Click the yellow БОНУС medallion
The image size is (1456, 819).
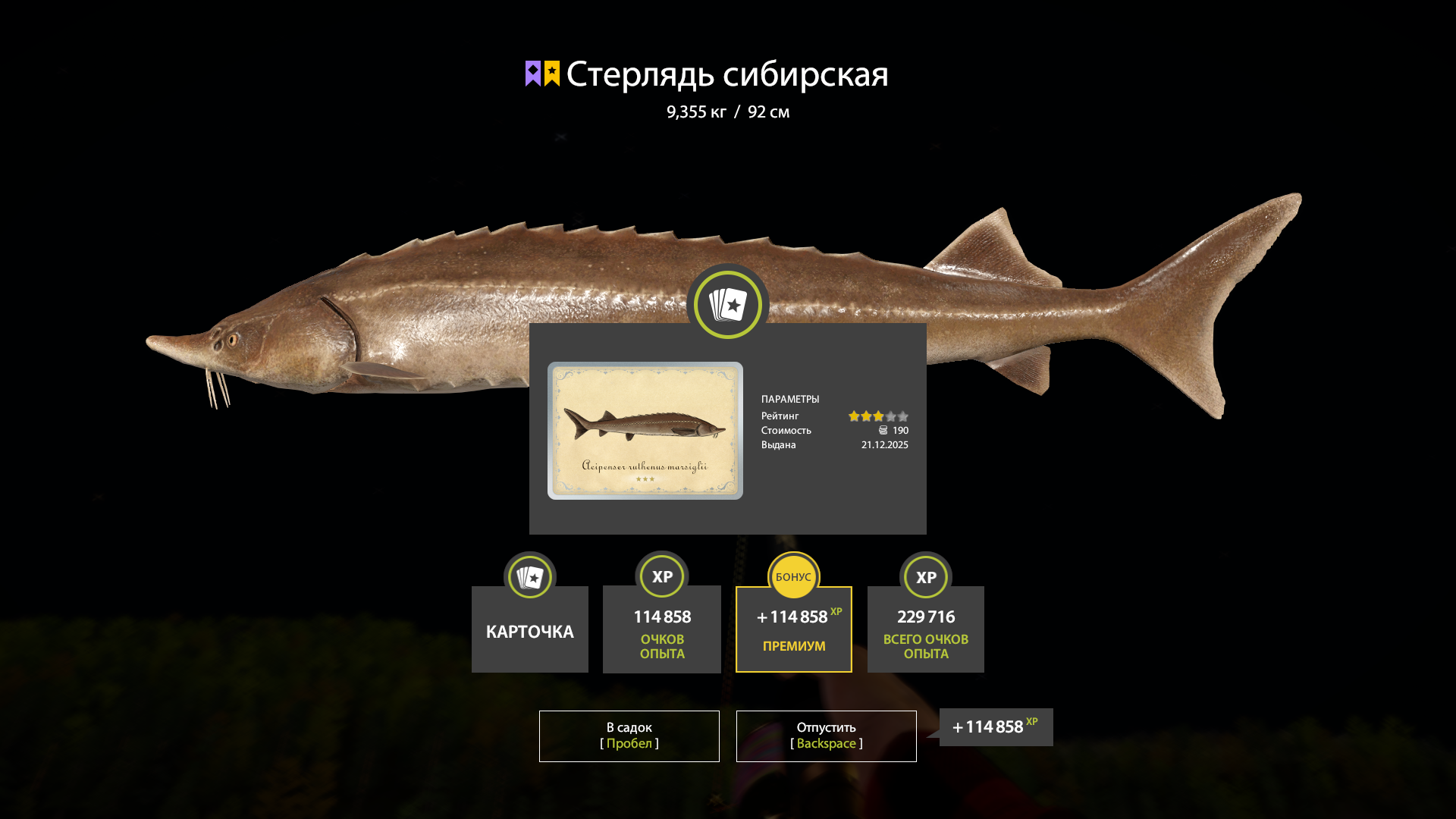click(x=793, y=576)
